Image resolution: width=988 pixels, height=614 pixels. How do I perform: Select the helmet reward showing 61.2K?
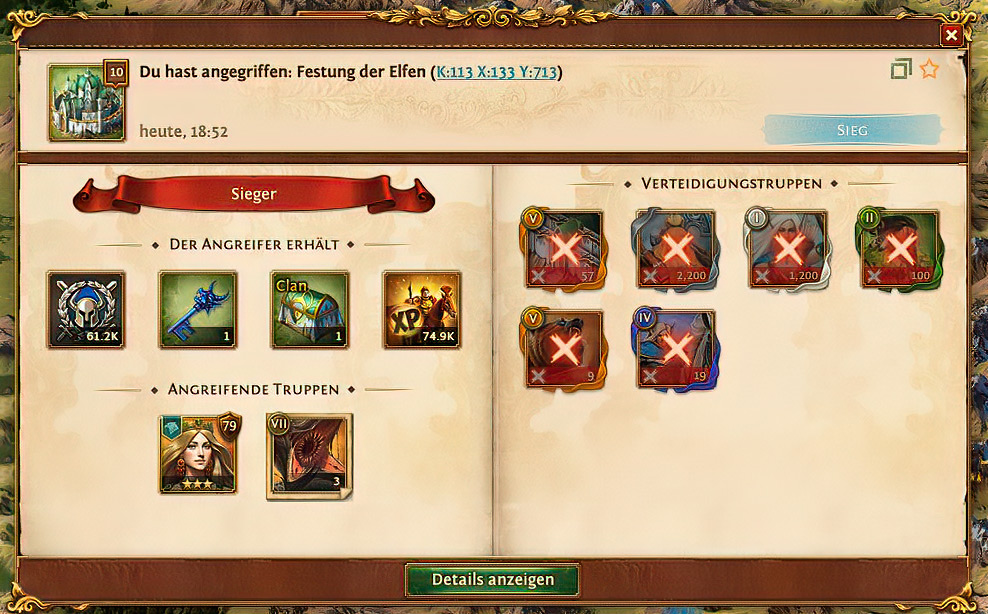coord(86,310)
